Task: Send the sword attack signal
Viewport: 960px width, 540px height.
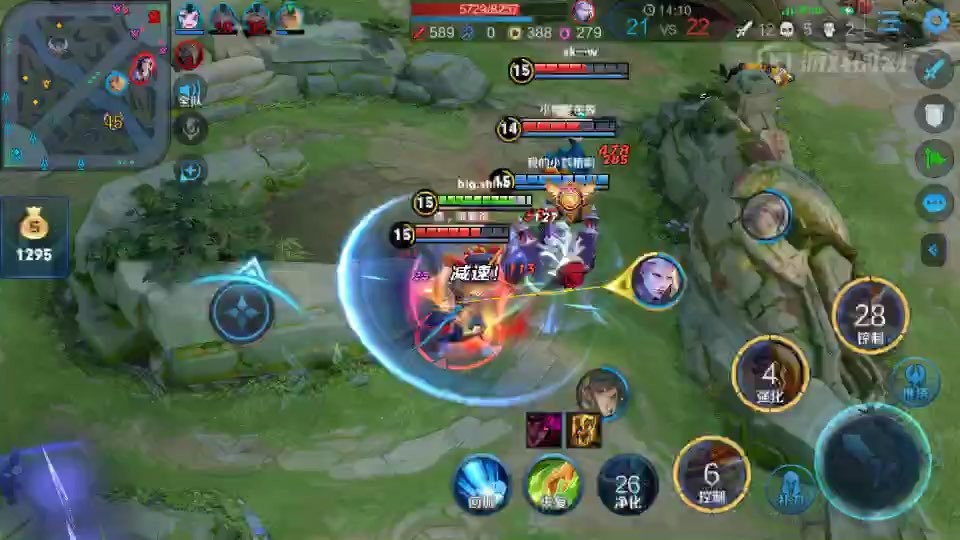Action: coord(934,71)
